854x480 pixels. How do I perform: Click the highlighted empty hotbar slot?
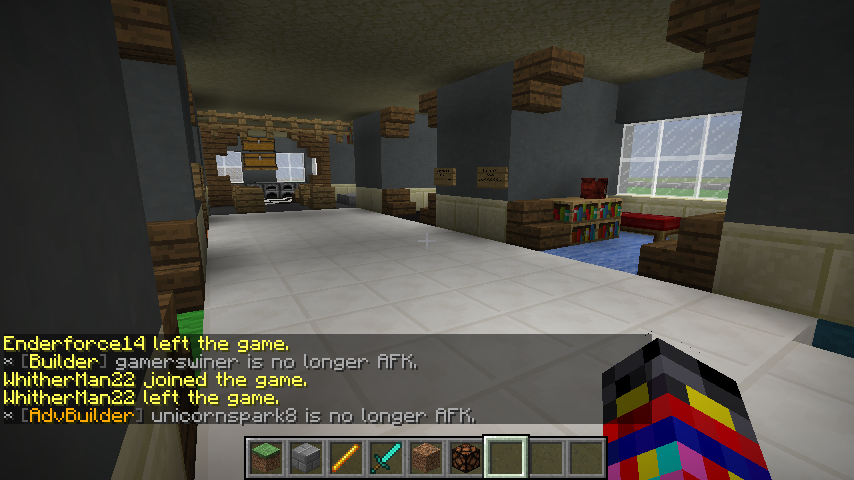click(506, 457)
